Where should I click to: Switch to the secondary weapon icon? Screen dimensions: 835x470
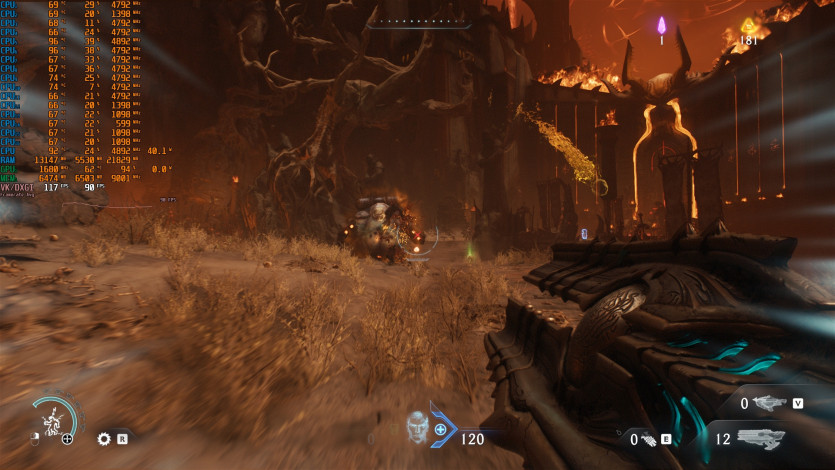point(769,403)
